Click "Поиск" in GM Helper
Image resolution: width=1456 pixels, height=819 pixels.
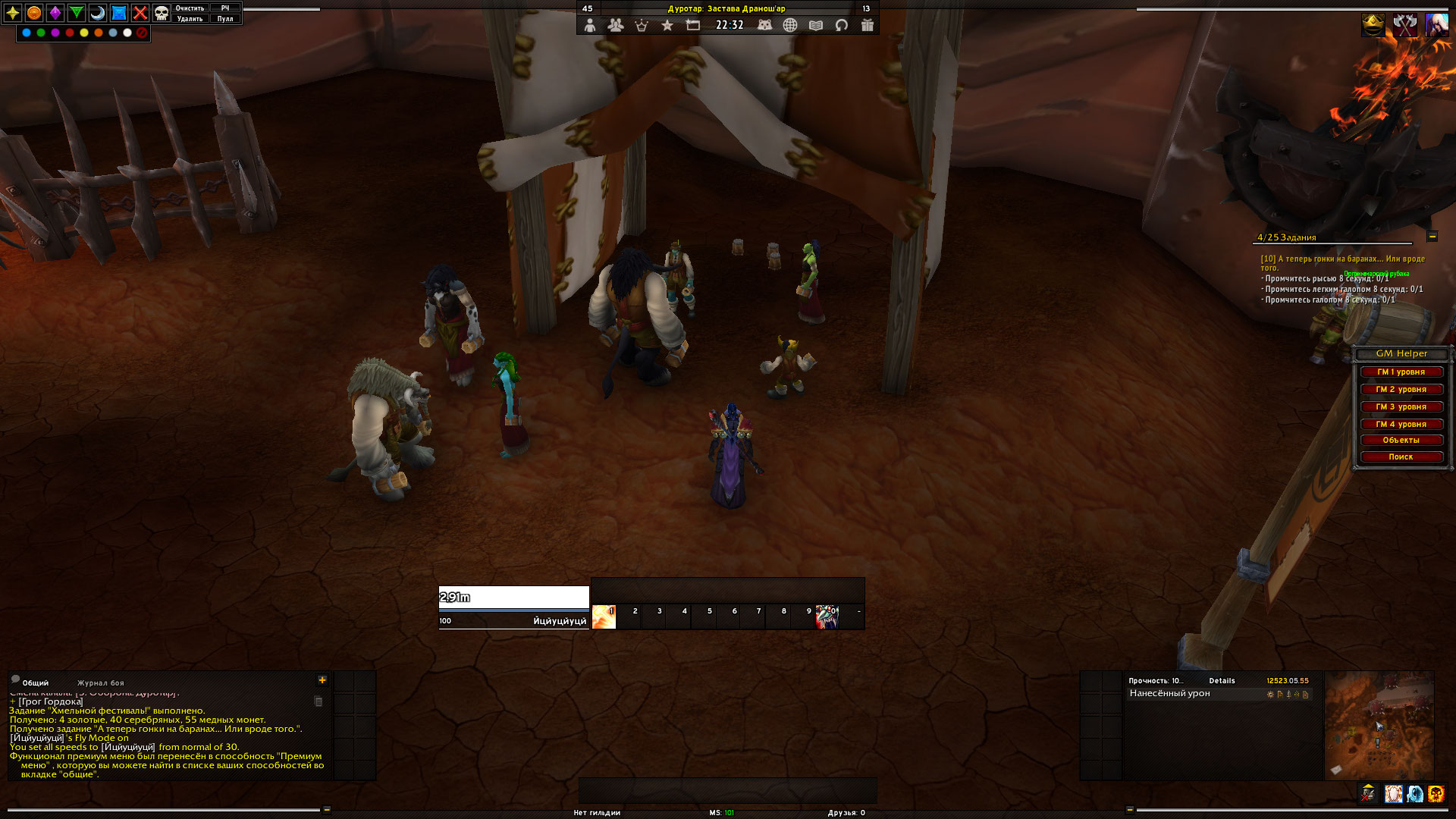pos(1401,457)
